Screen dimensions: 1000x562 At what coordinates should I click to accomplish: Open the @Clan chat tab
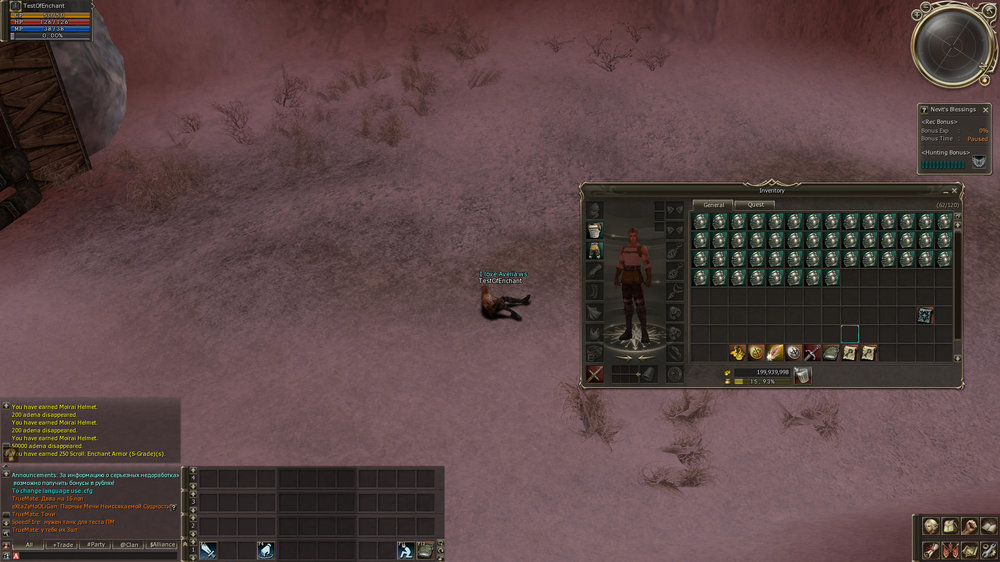point(129,544)
